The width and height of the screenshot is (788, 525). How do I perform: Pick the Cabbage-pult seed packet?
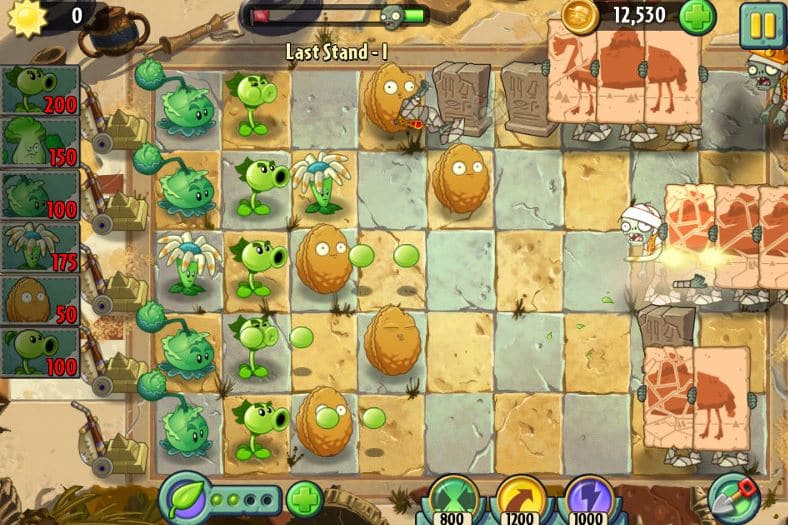41,194
